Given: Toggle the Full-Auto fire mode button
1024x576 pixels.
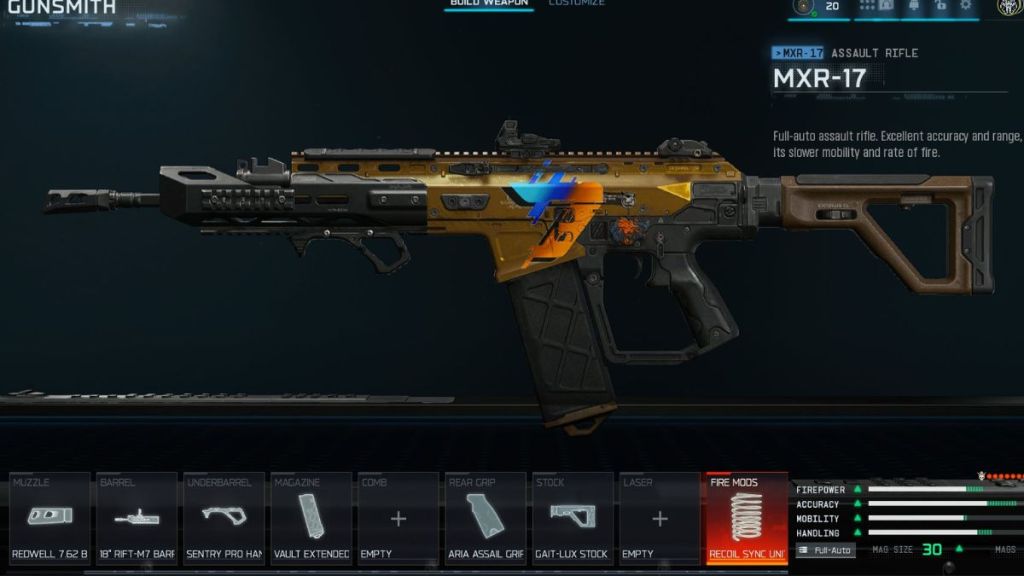Looking at the screenshot, I should tap(826, 550).
